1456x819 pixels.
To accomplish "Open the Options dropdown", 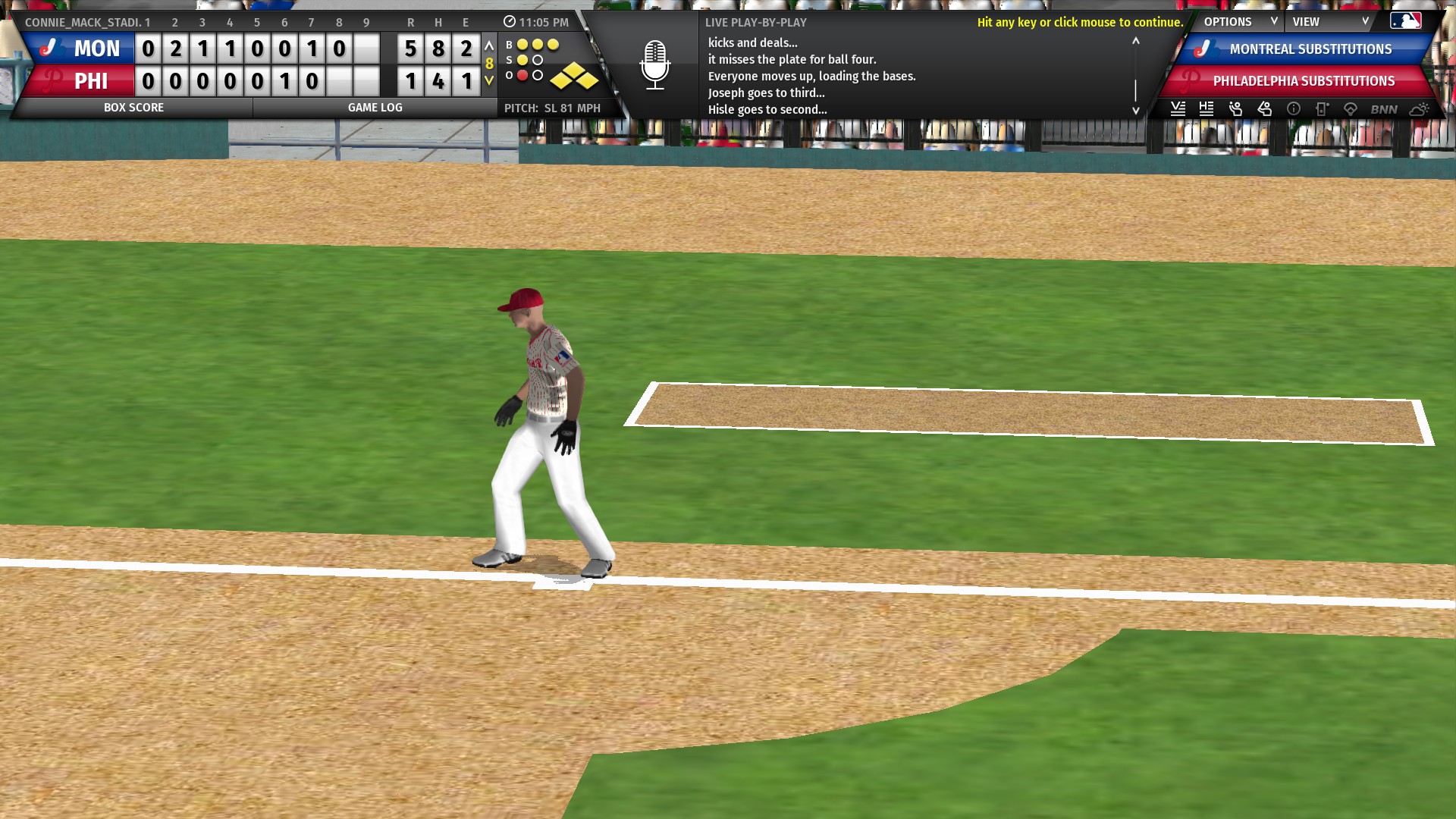I will tap(1238, 22).
